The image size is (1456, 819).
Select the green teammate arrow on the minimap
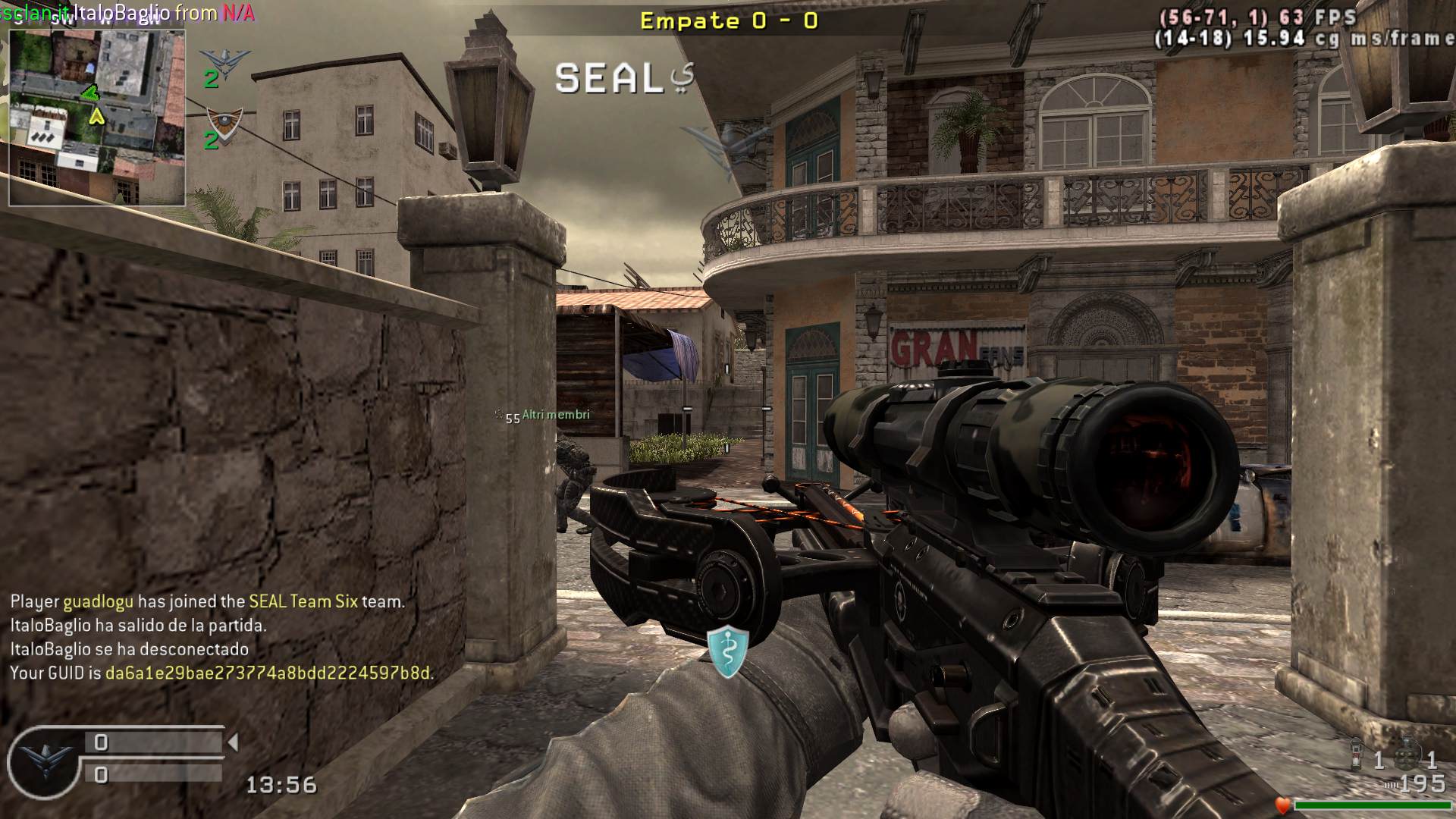[90, 94]
